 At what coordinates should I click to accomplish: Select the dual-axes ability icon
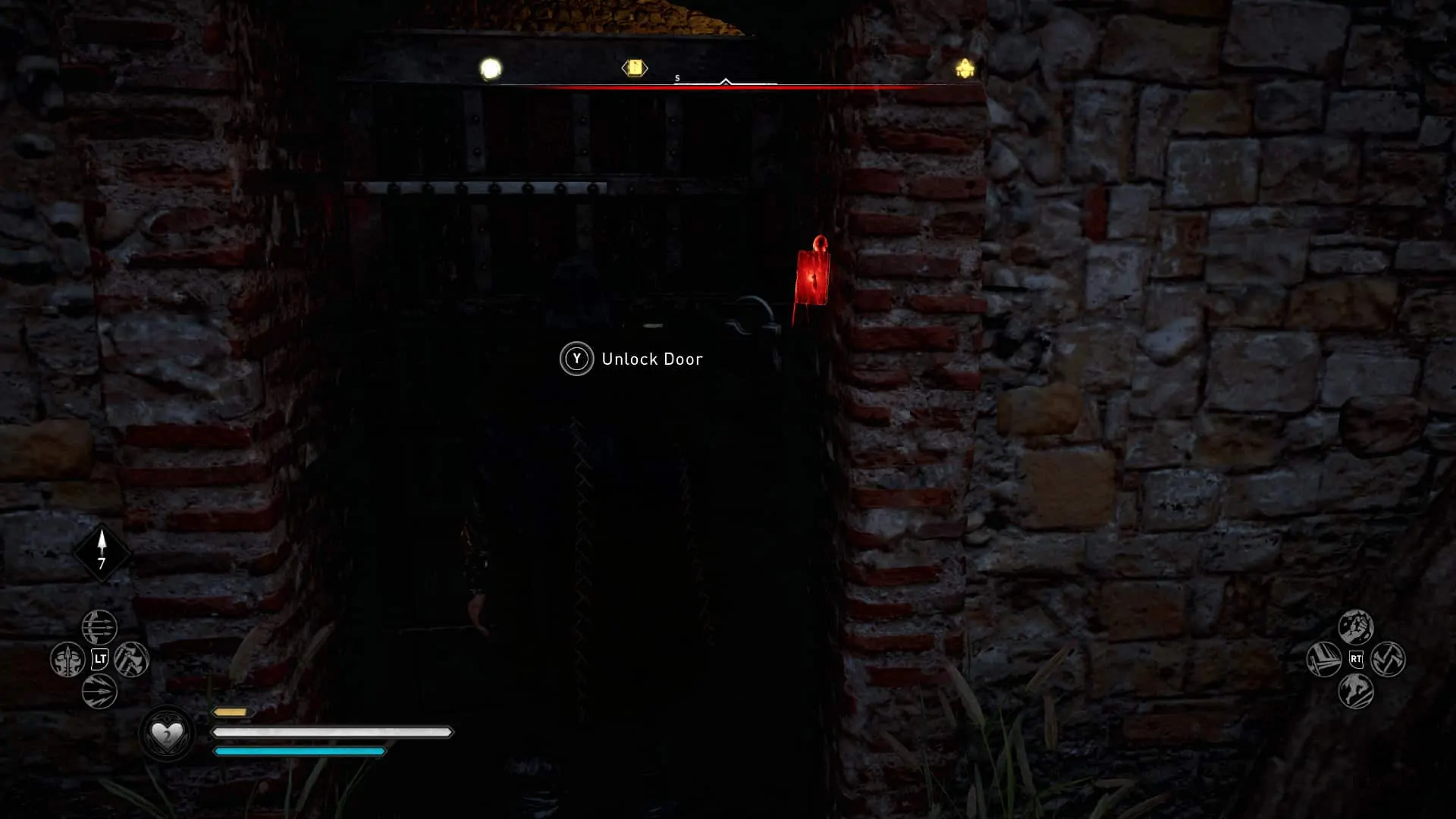[132, 660]
